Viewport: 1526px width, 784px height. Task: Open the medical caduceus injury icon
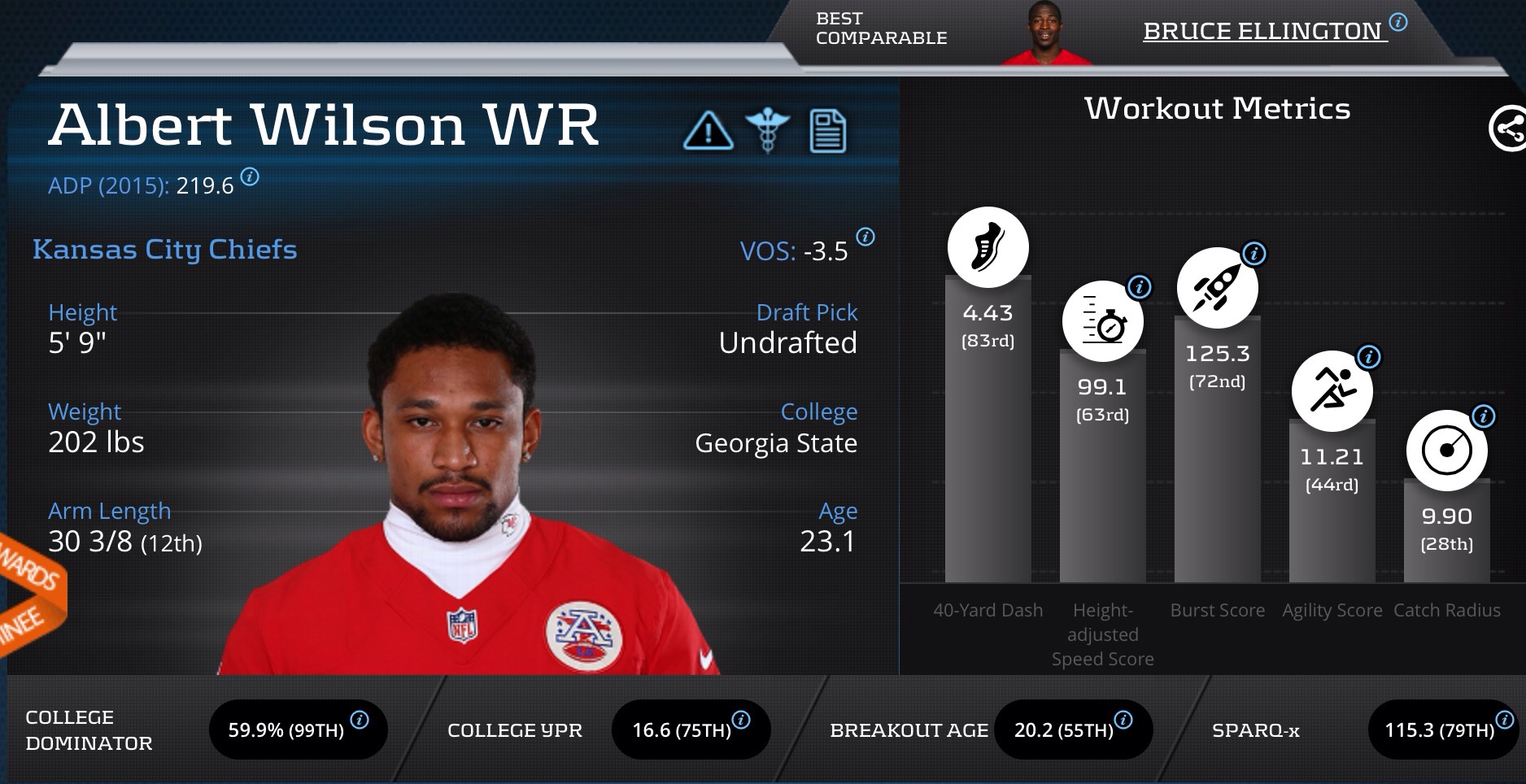(767, 131)
